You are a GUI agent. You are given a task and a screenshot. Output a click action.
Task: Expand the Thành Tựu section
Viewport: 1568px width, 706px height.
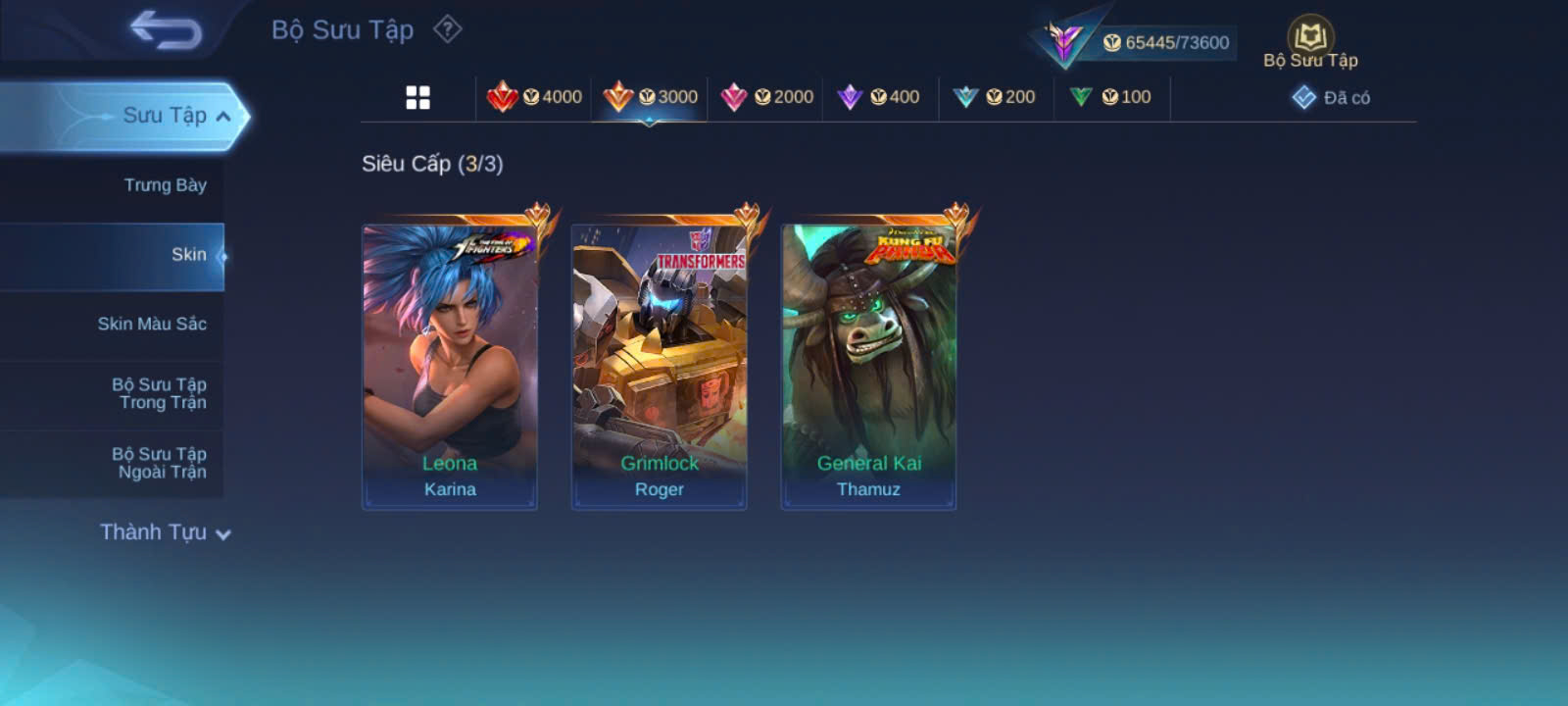click(x=165, y=532)
